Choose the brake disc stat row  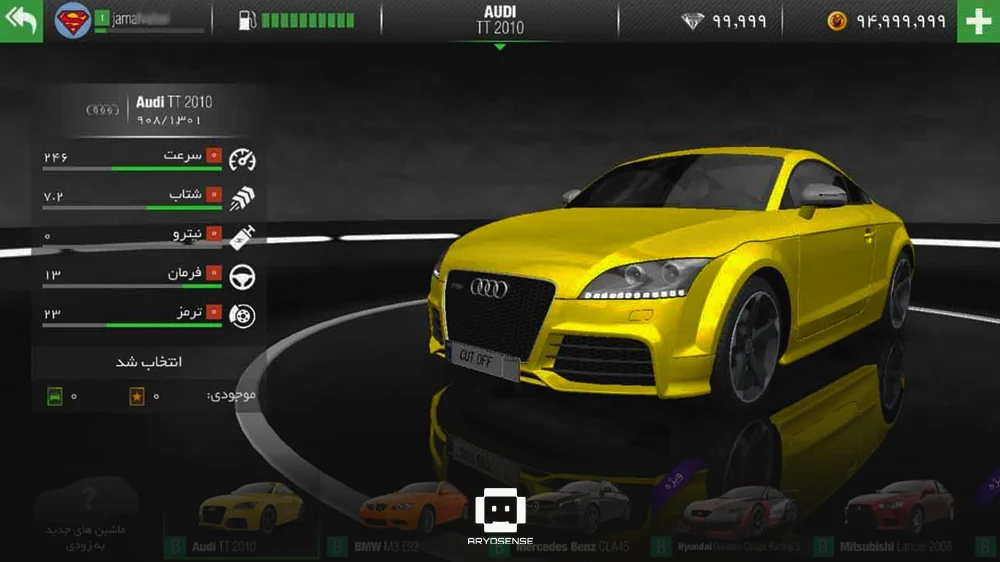click(x=149, y=315)
